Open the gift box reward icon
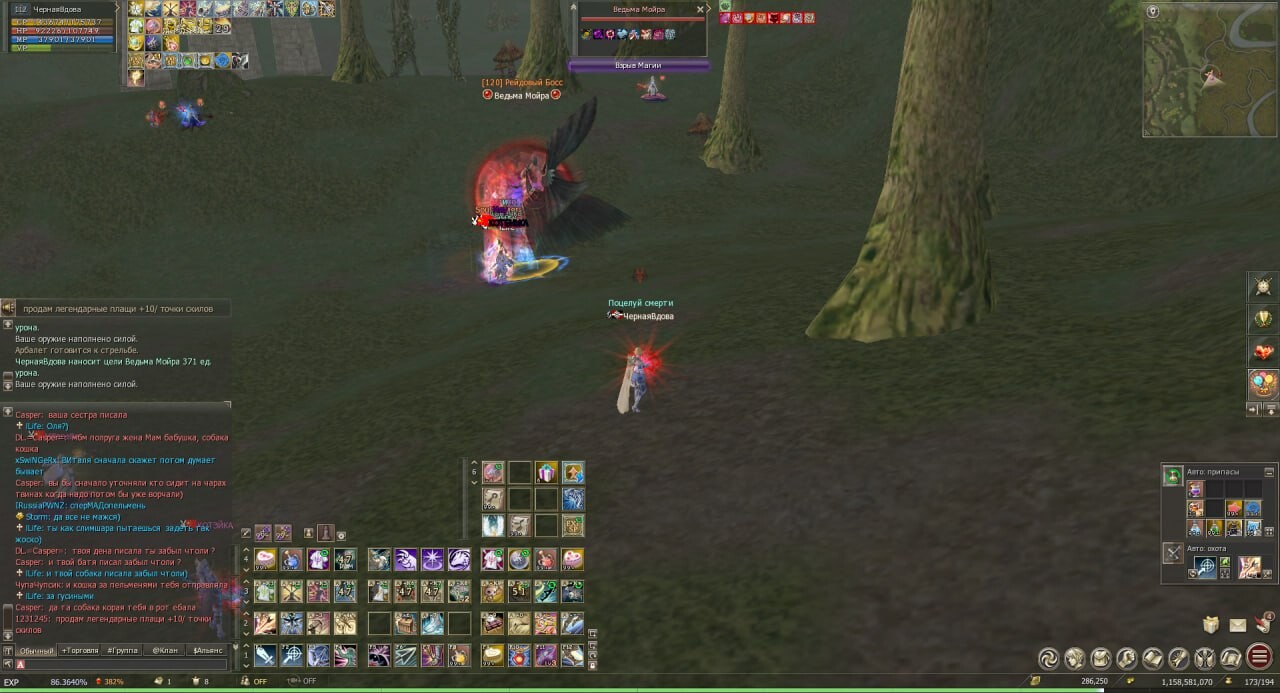The width and height of the screenshot is (1280, 693). (1211, 625)
